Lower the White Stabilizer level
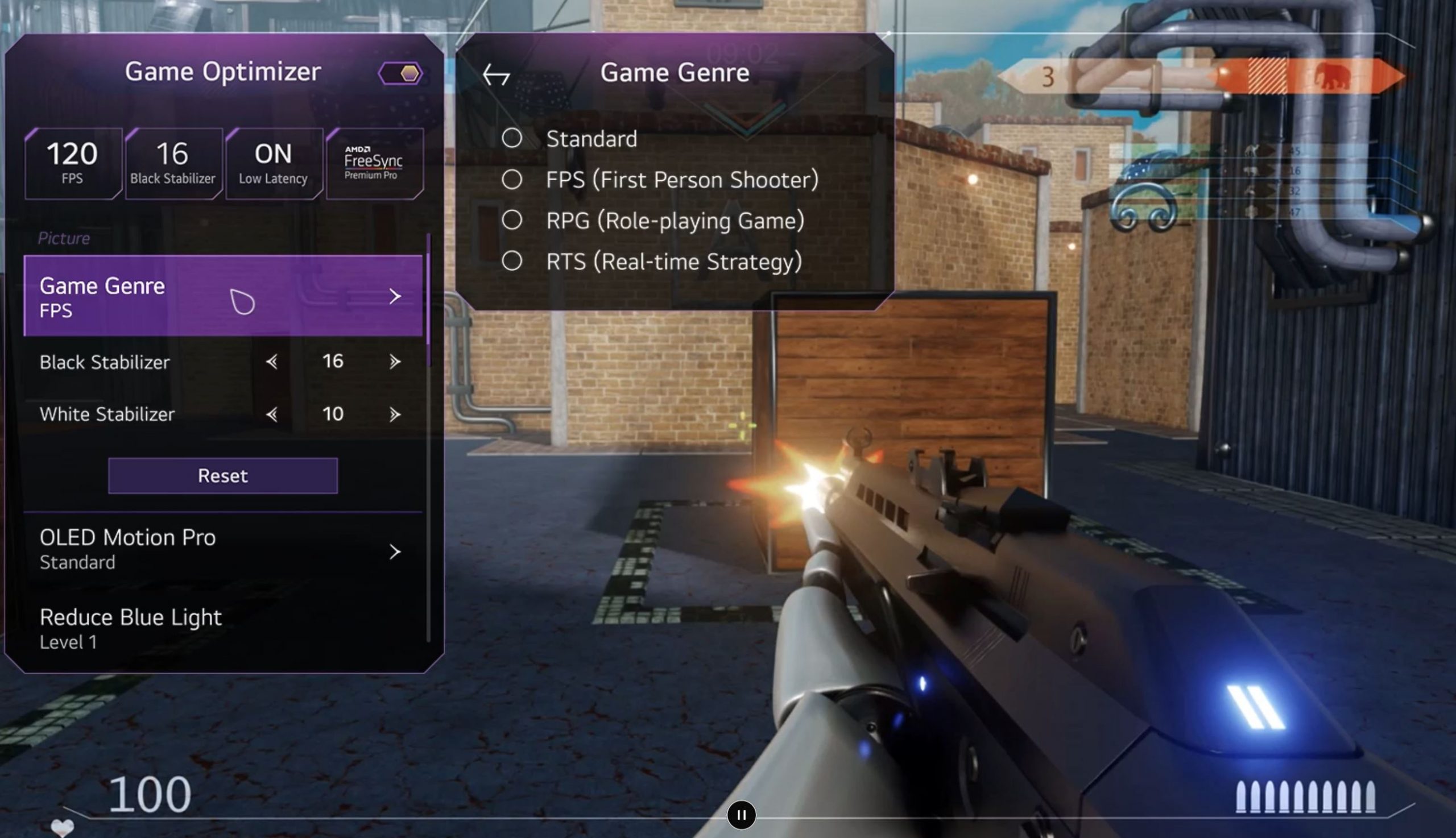This screenshot has width=1456, height=838. pyautogui.click(x=272, y=414)
